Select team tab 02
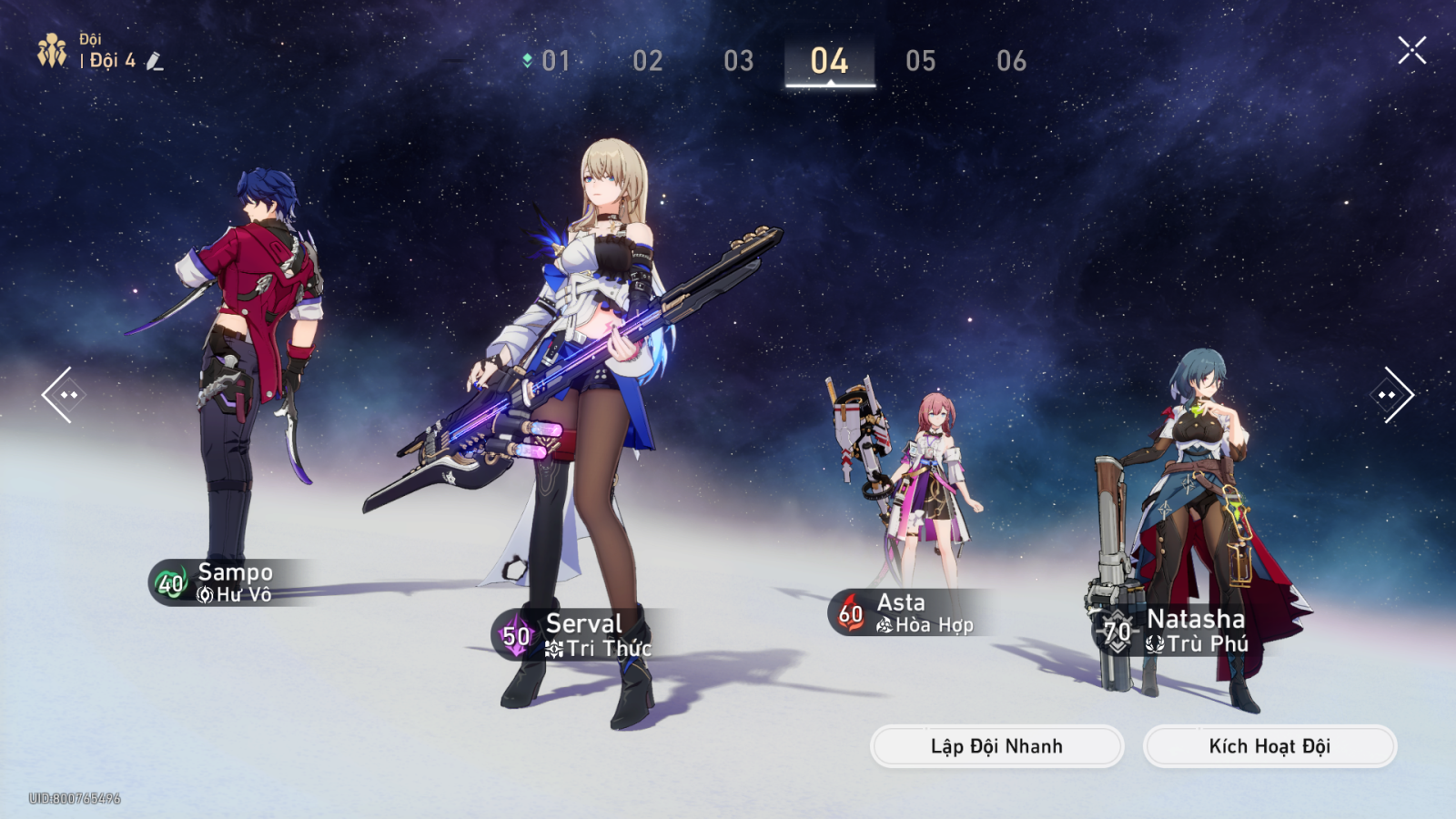 [x=648, y=61]
